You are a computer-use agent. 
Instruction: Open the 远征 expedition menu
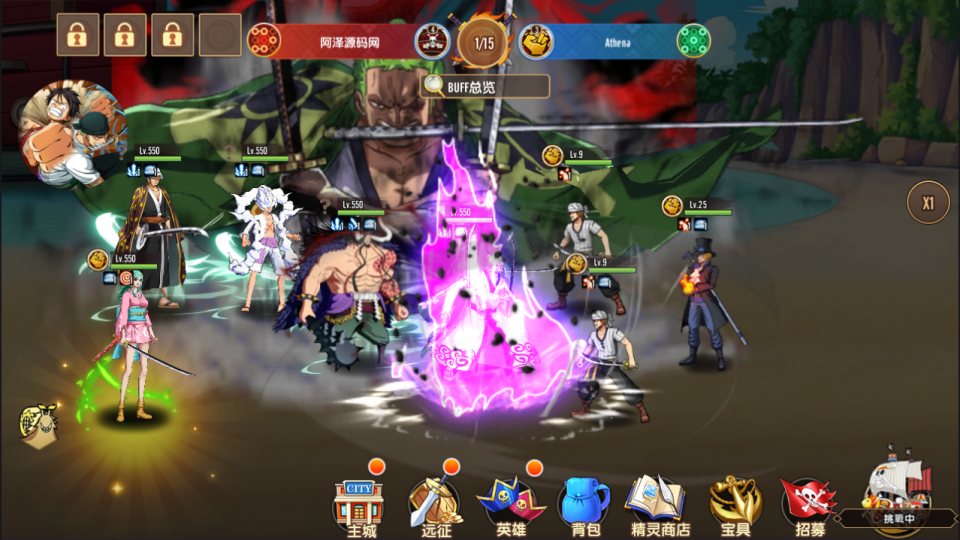point(435,505)
